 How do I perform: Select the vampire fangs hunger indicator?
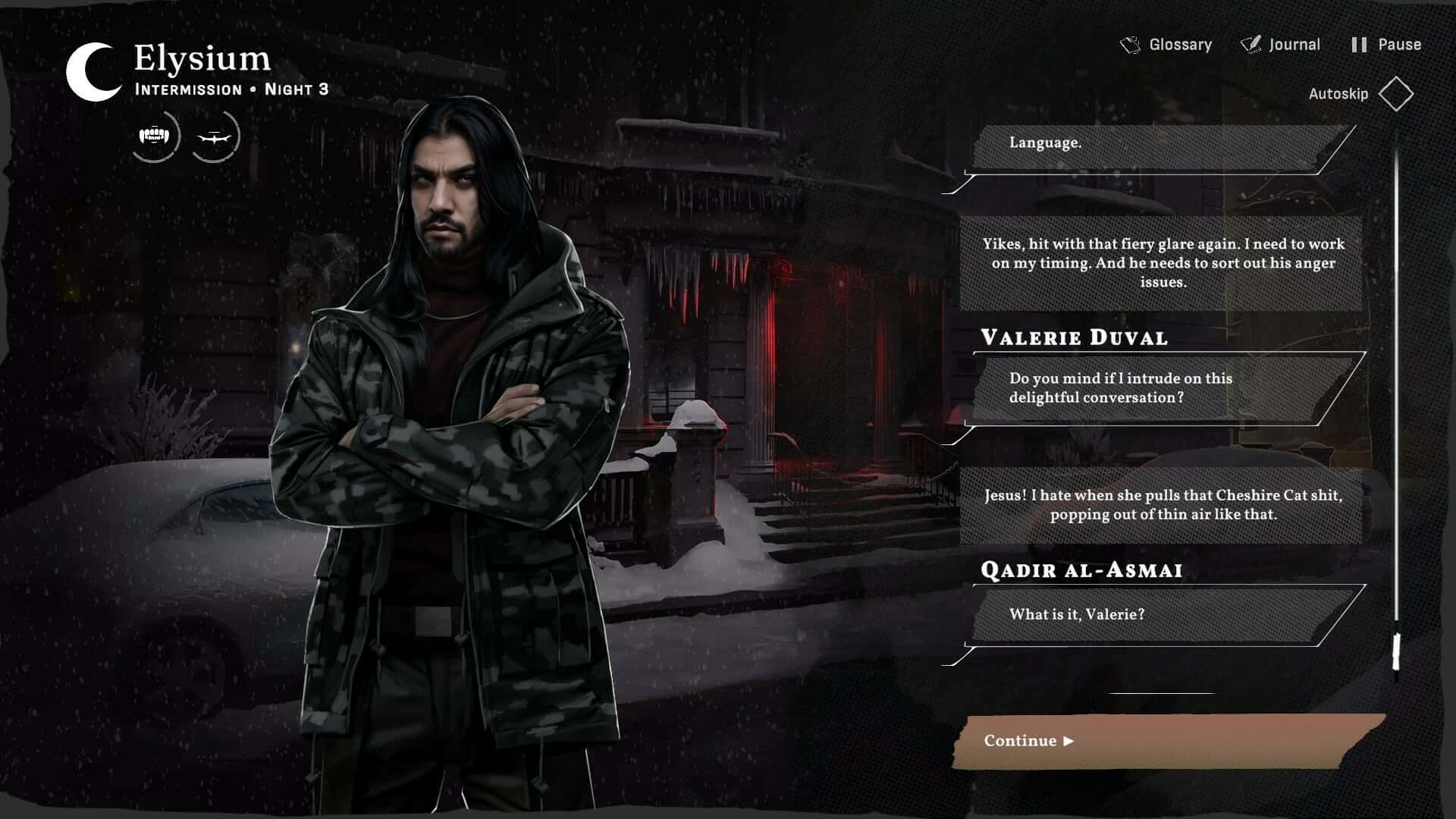coord(155,135)
